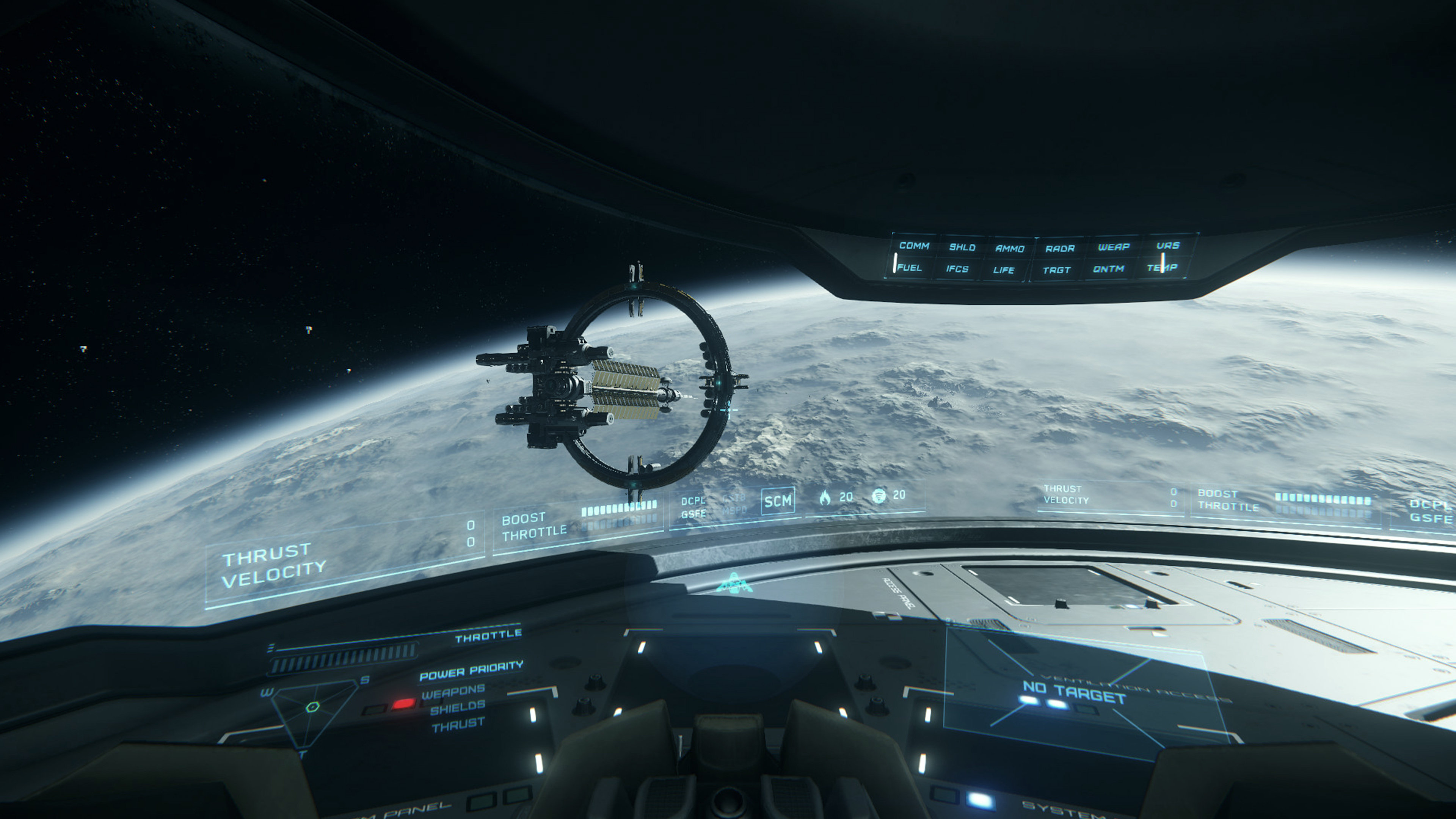This screenshot has height=819, width=1456.
Task: Choose the RADR system label
Action: click(1060, 248)
